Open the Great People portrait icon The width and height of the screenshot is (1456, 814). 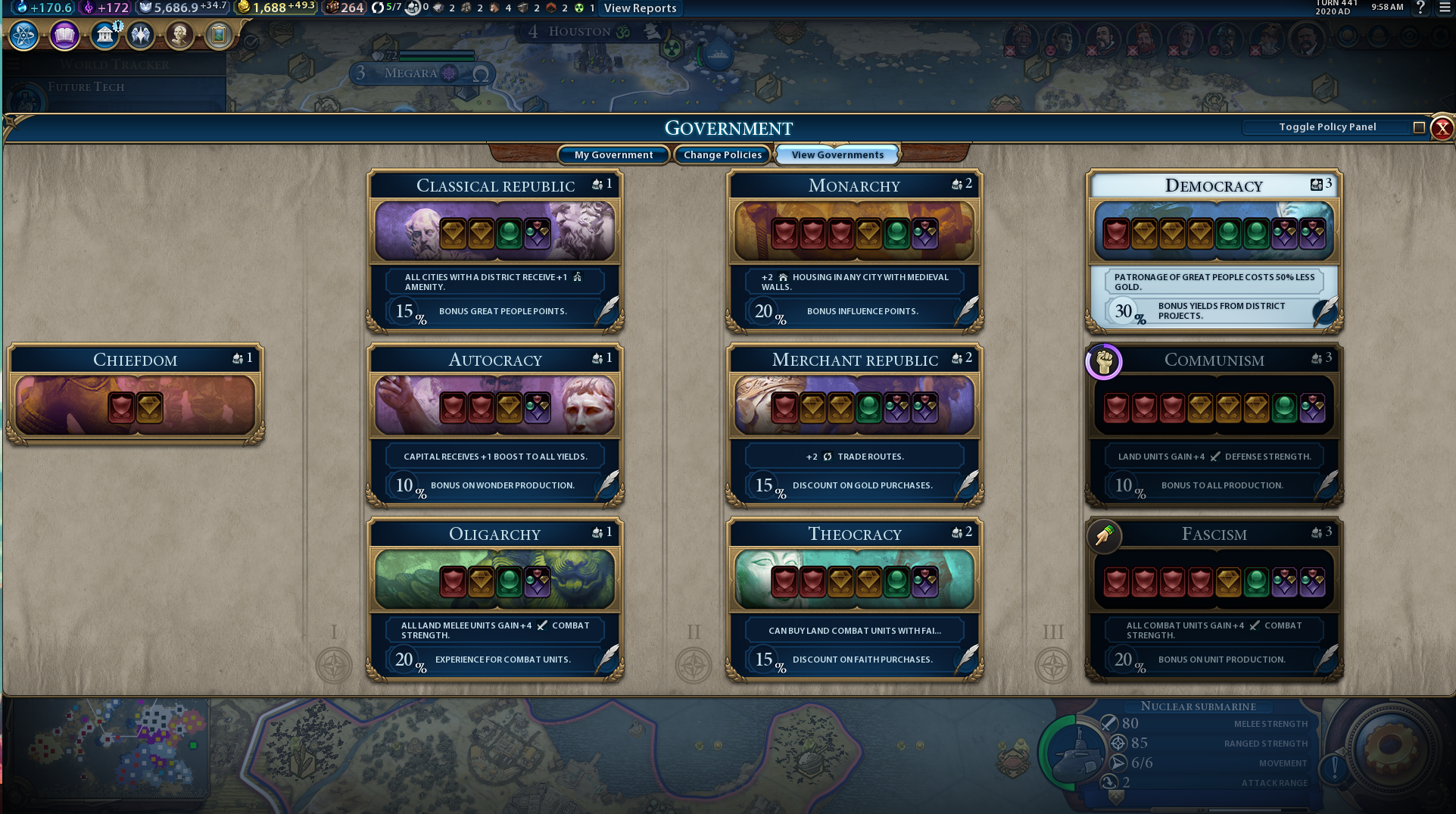[179, 35]
